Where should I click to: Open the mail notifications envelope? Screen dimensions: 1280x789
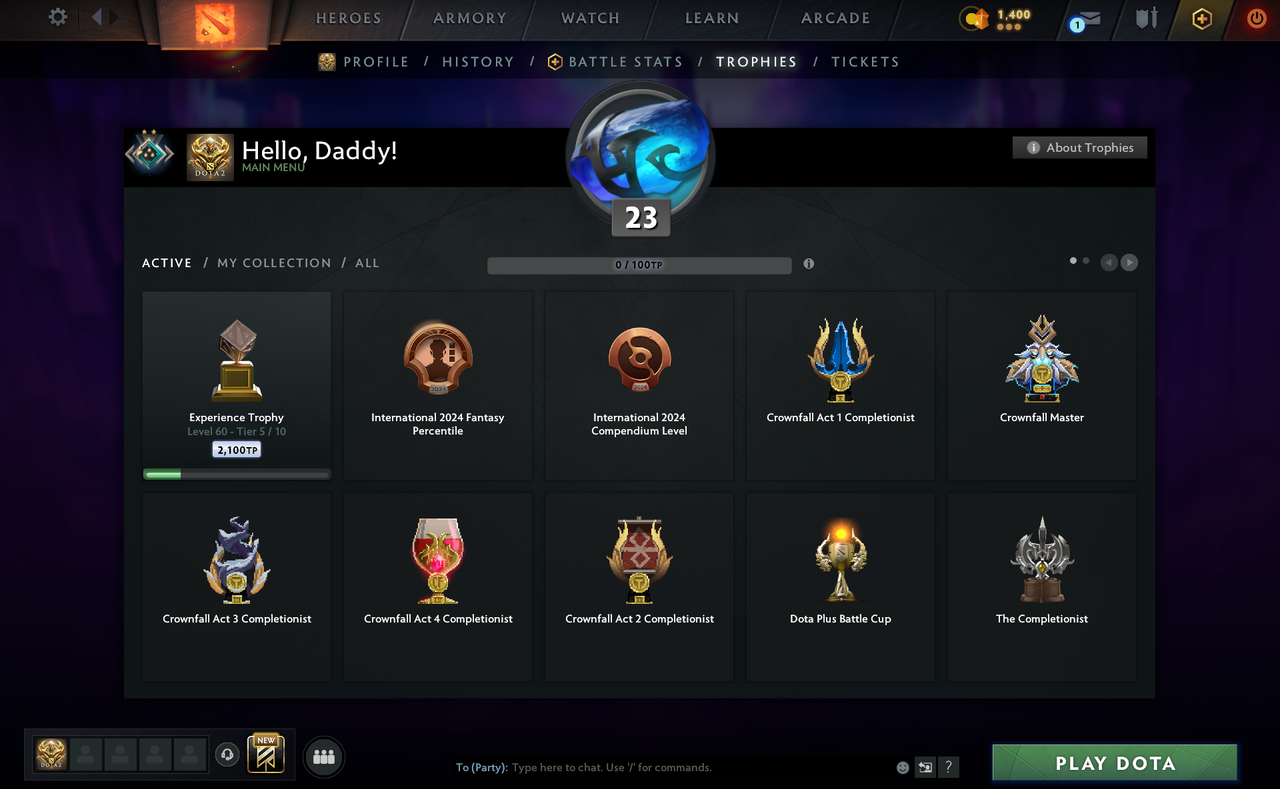pyautogui.click(x=1089, y=18)
